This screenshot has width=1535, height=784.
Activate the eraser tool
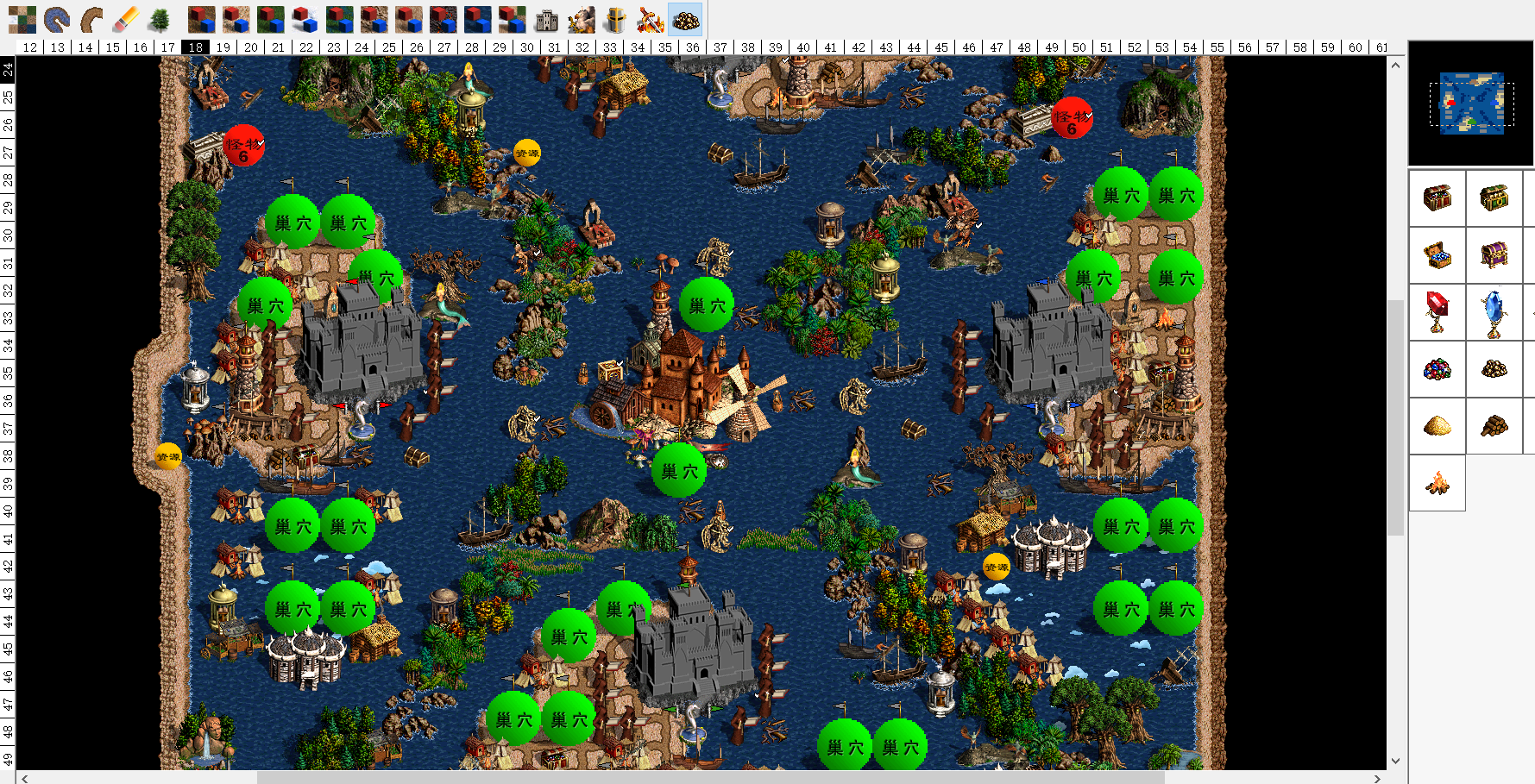click(x=126, y=19)
